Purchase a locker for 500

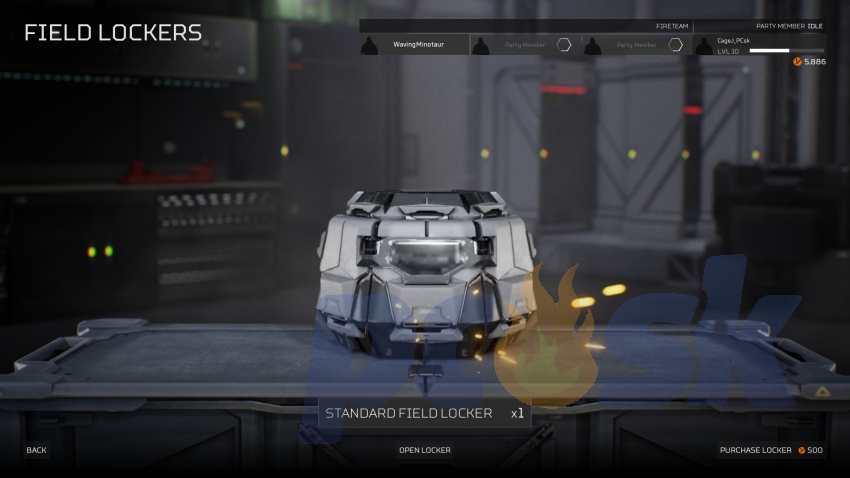770,450
